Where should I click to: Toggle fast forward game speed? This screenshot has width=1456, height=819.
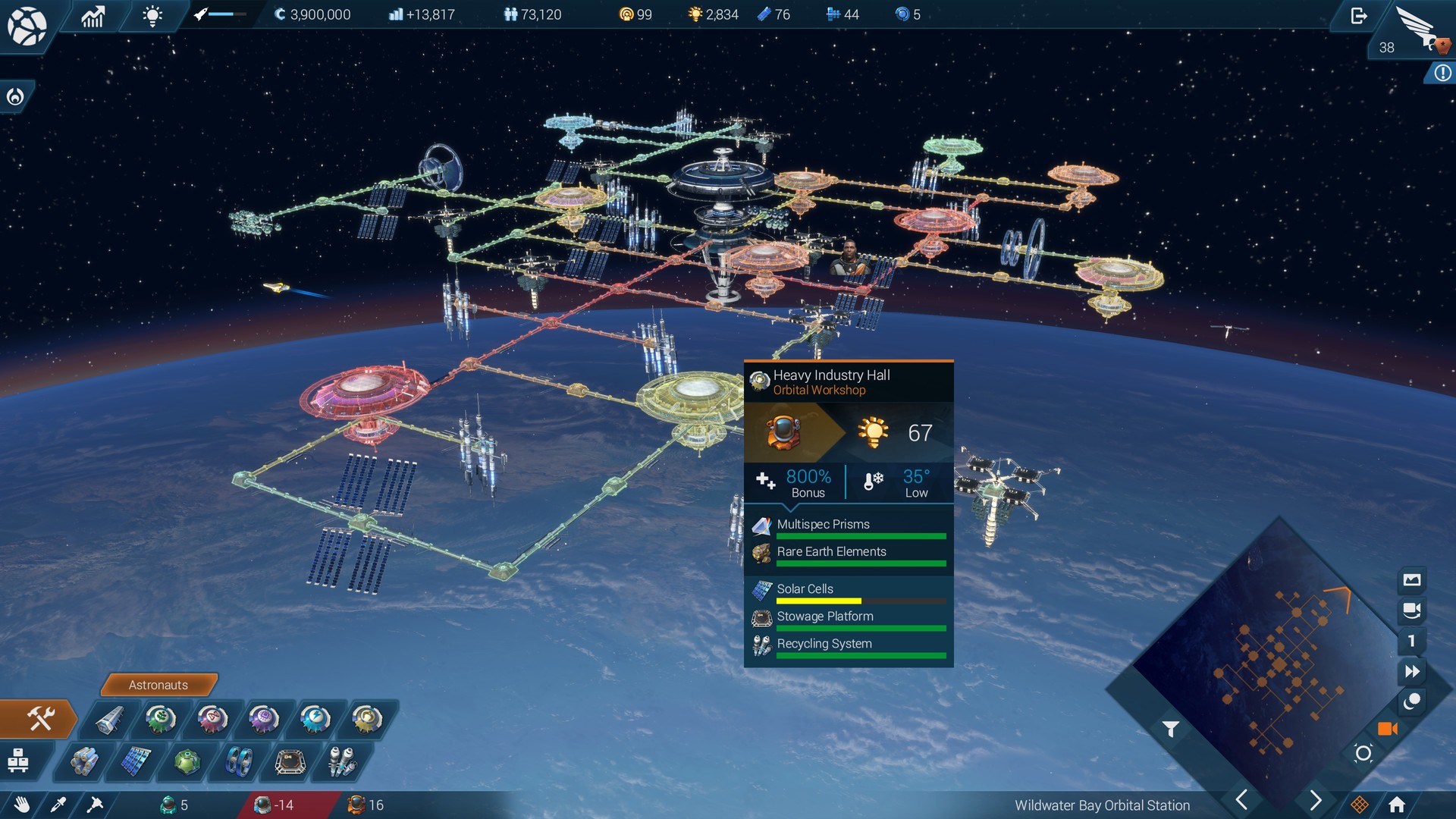pos(1412,670)
